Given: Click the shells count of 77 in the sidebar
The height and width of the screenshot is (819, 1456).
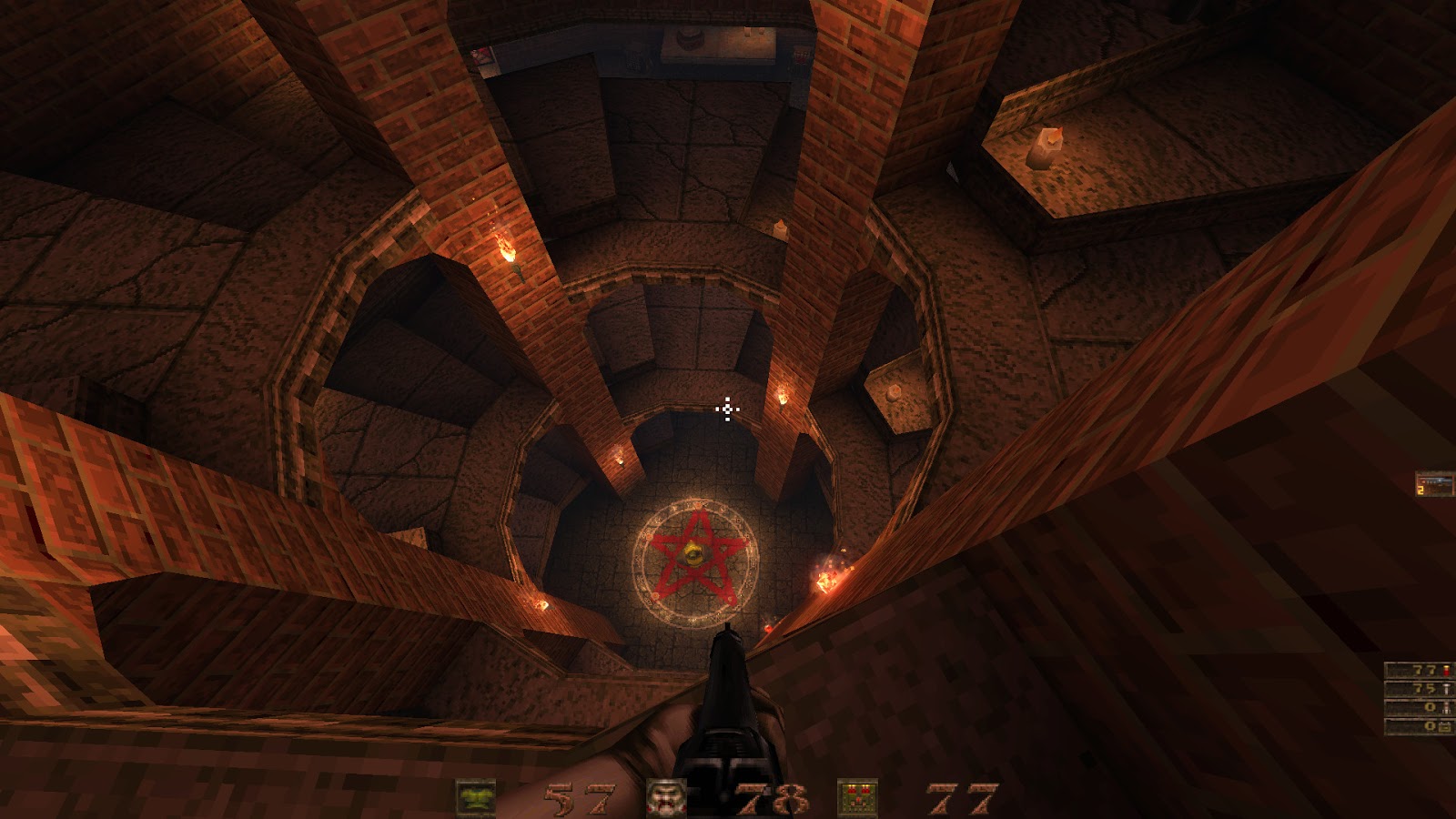Looking at the screenshot, I should (x=1423, y=669).
